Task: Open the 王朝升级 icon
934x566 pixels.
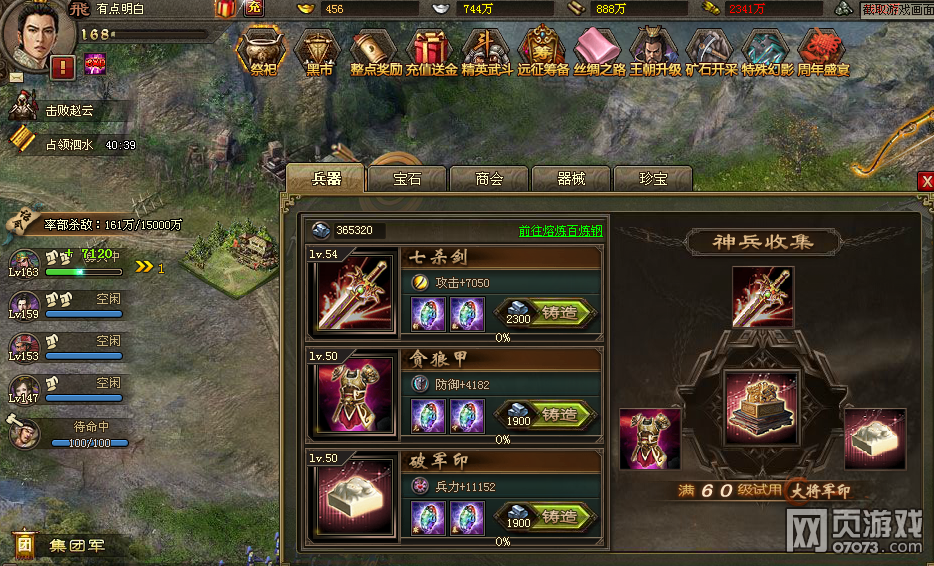Action: (656, 51)
